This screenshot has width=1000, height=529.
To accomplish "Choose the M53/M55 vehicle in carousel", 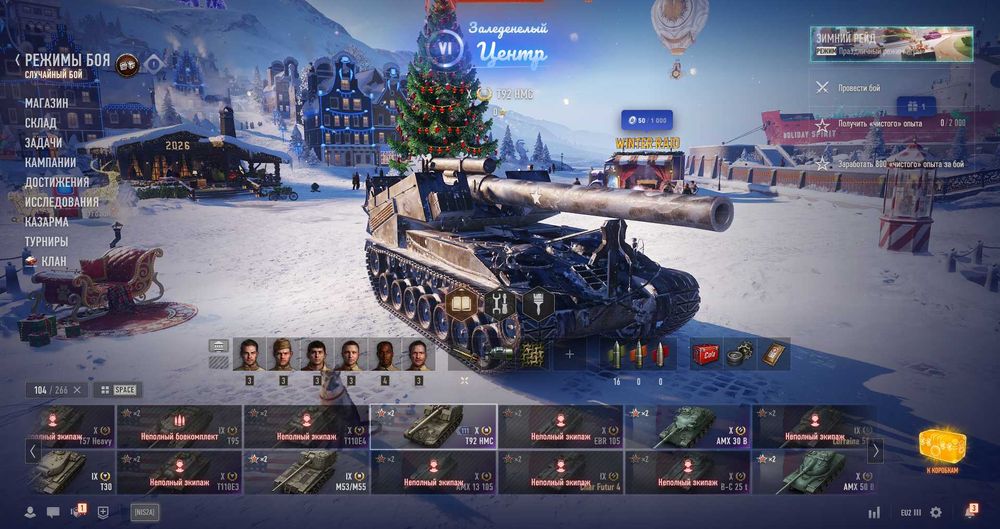I will (307, 472).
